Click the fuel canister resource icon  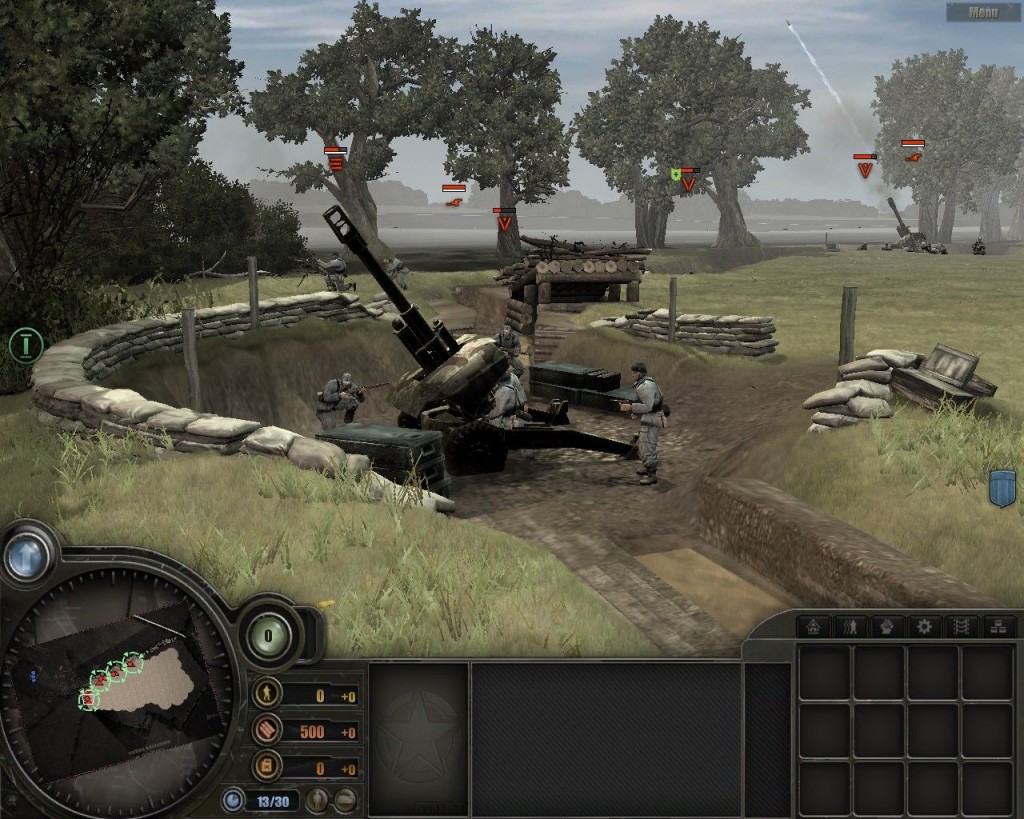point(267,767)
